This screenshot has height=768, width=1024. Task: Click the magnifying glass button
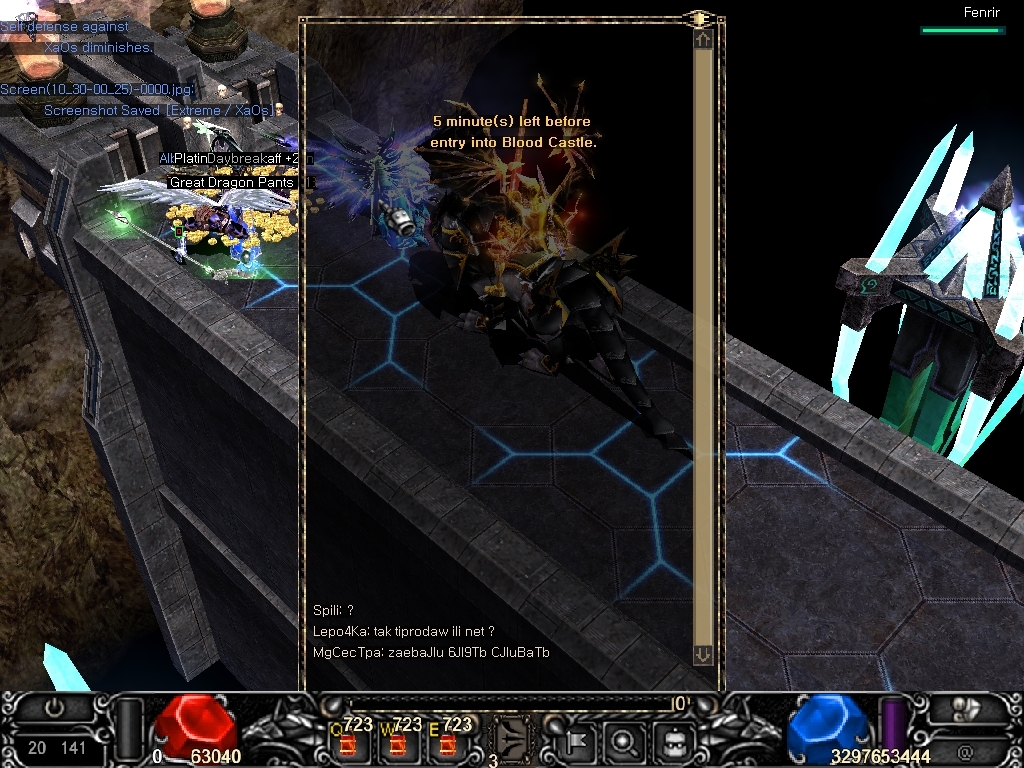click(624, 742)
